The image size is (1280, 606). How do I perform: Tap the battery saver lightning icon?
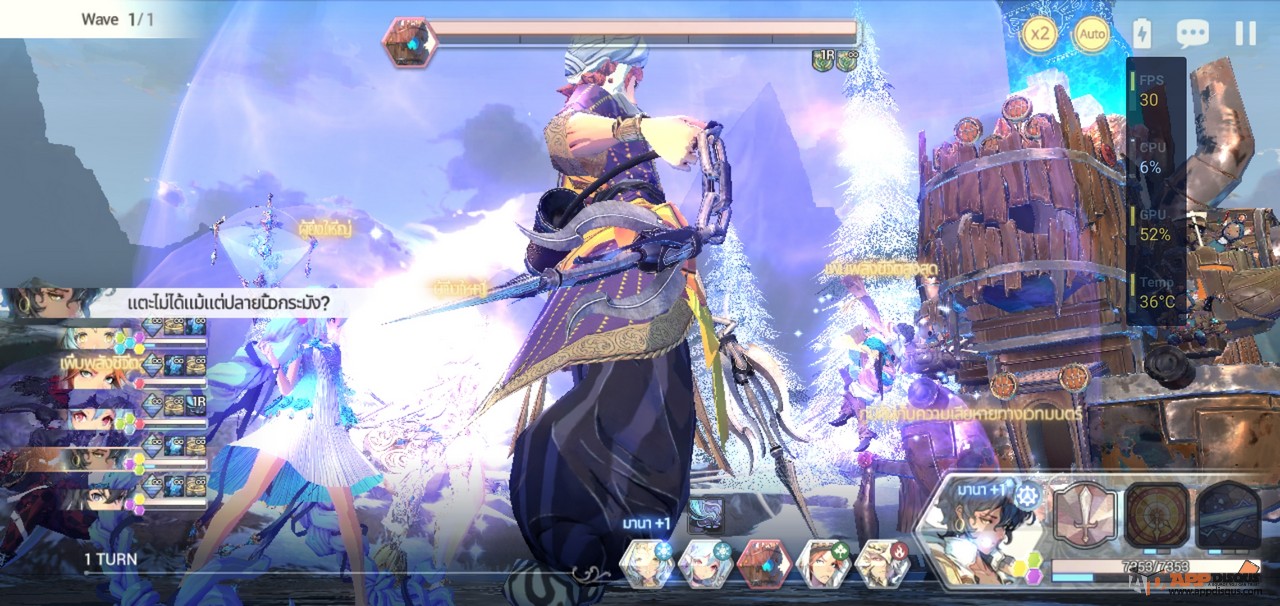pyautogui.click(x=1142, y=34)
